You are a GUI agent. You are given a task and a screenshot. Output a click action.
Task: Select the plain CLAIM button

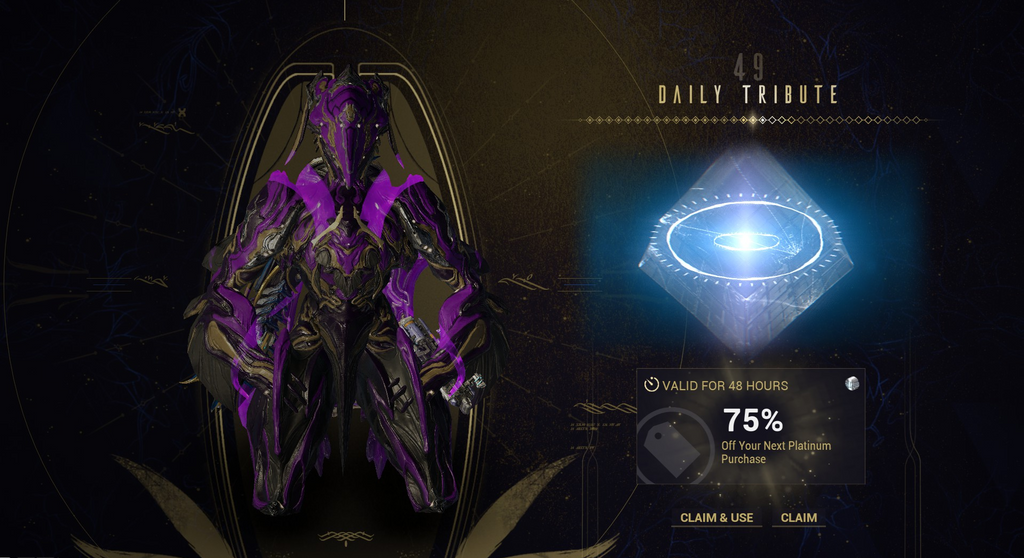coord(798,518)
